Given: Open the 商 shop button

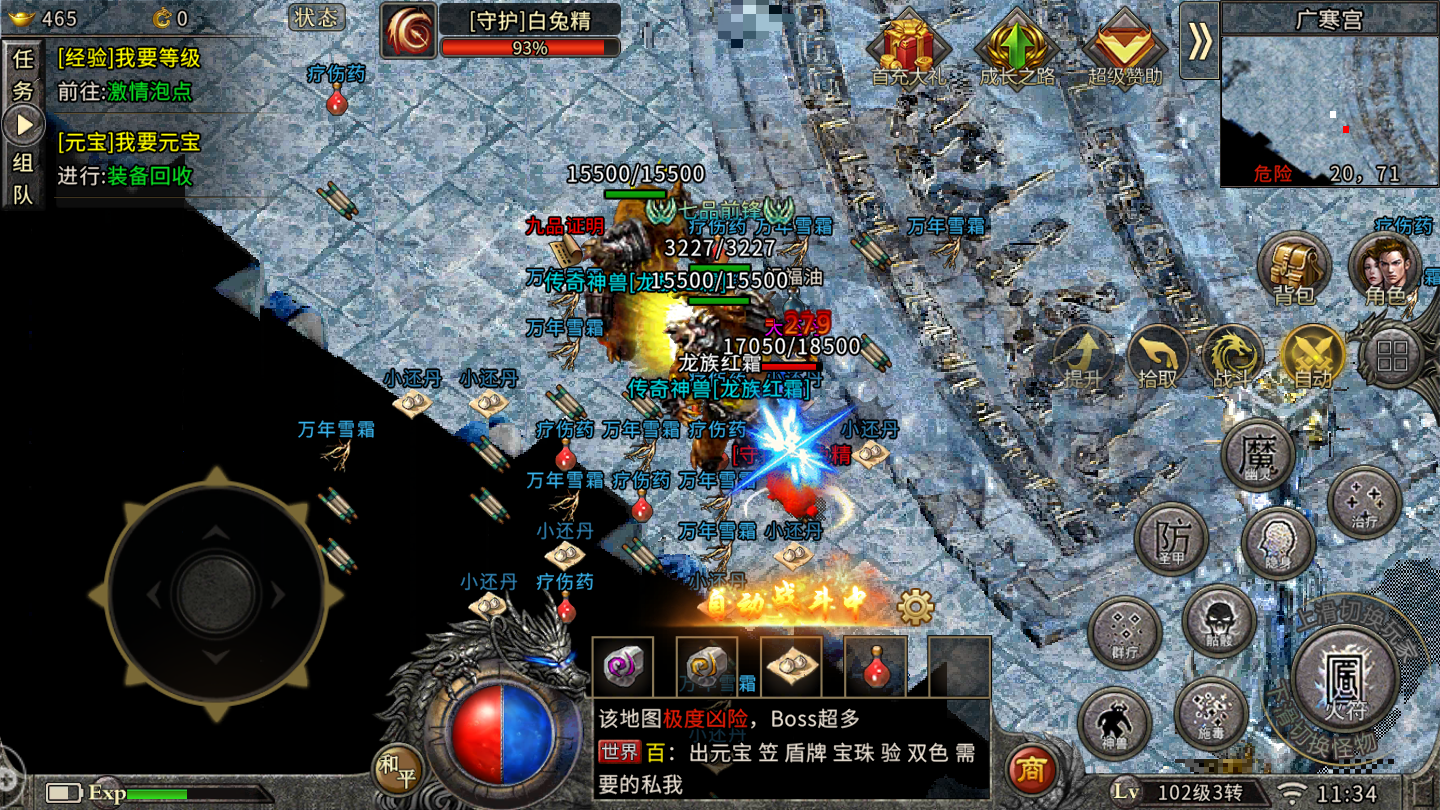Looking at the screenshot, I should click(x=1031, y=768).
